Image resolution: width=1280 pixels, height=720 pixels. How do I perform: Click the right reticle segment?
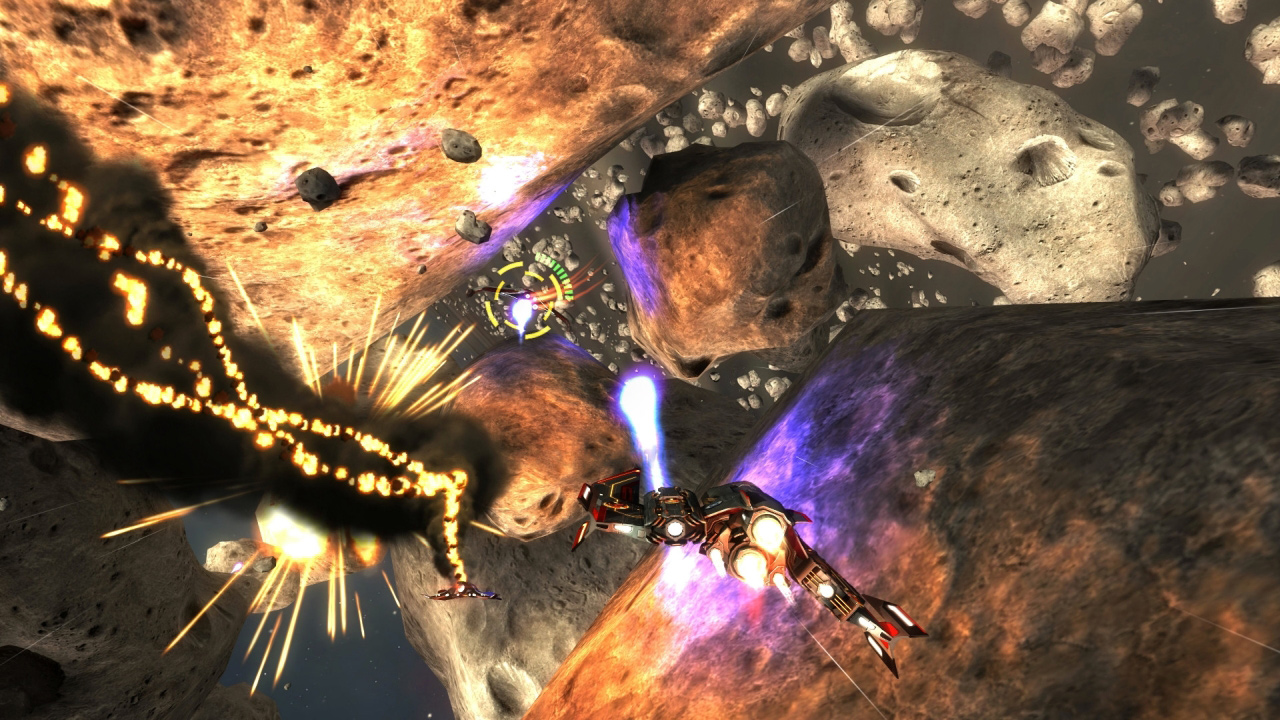[x=557, y=286]
